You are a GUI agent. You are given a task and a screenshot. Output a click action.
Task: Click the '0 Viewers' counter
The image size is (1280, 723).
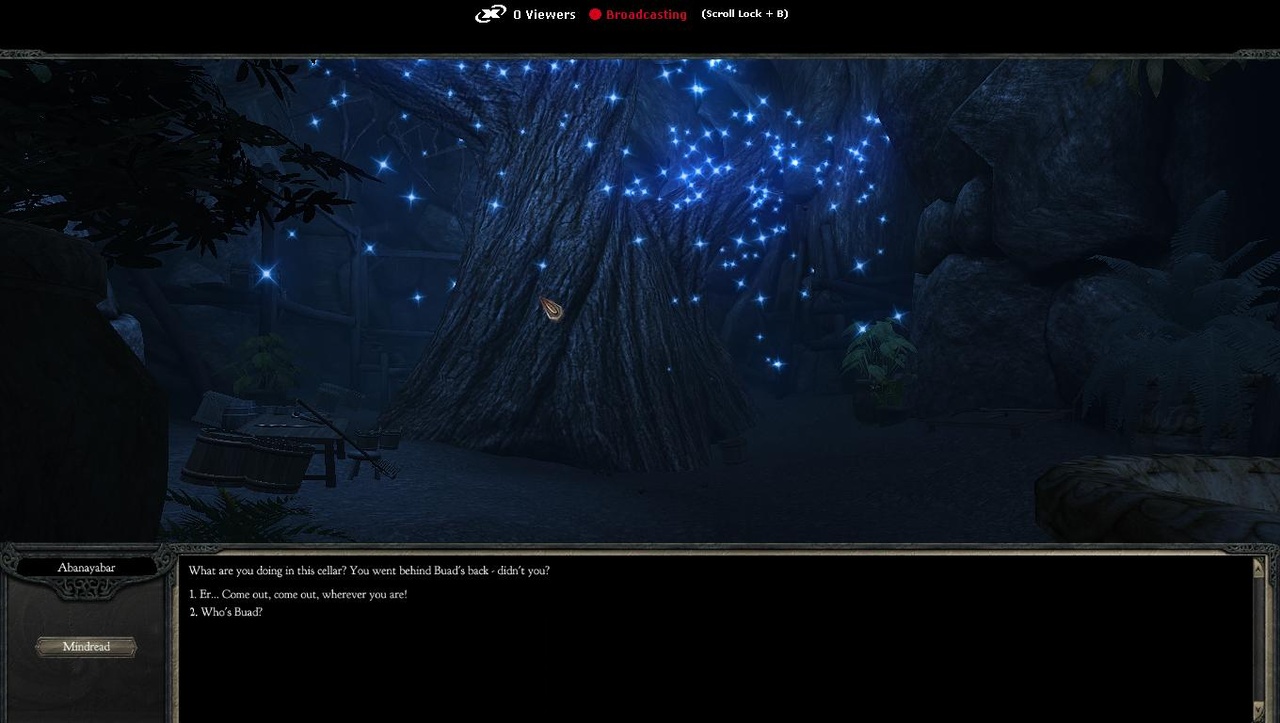(x=544, y=14)
